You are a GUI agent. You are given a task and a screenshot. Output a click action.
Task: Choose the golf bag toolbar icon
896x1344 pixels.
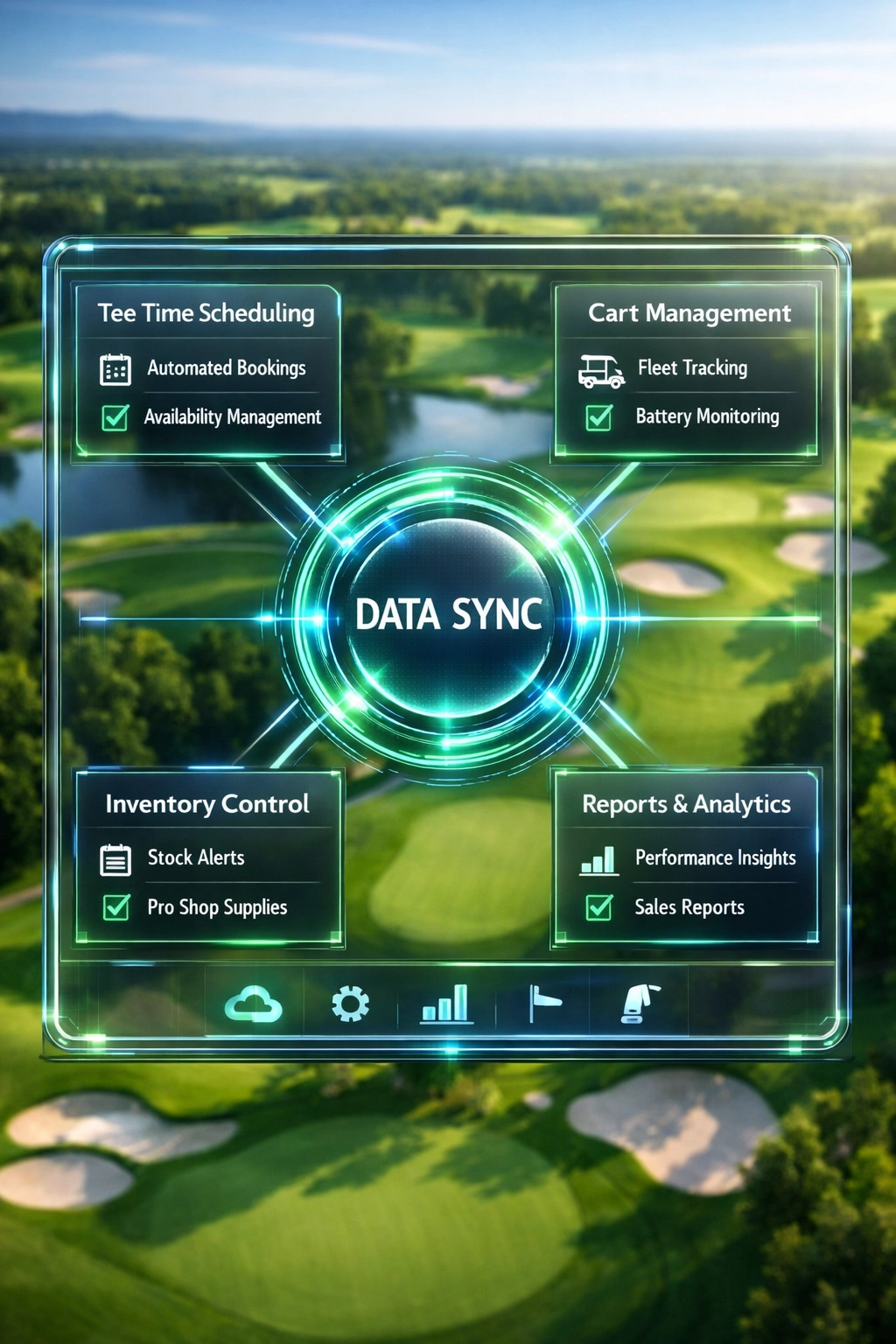pos(640,1004)
